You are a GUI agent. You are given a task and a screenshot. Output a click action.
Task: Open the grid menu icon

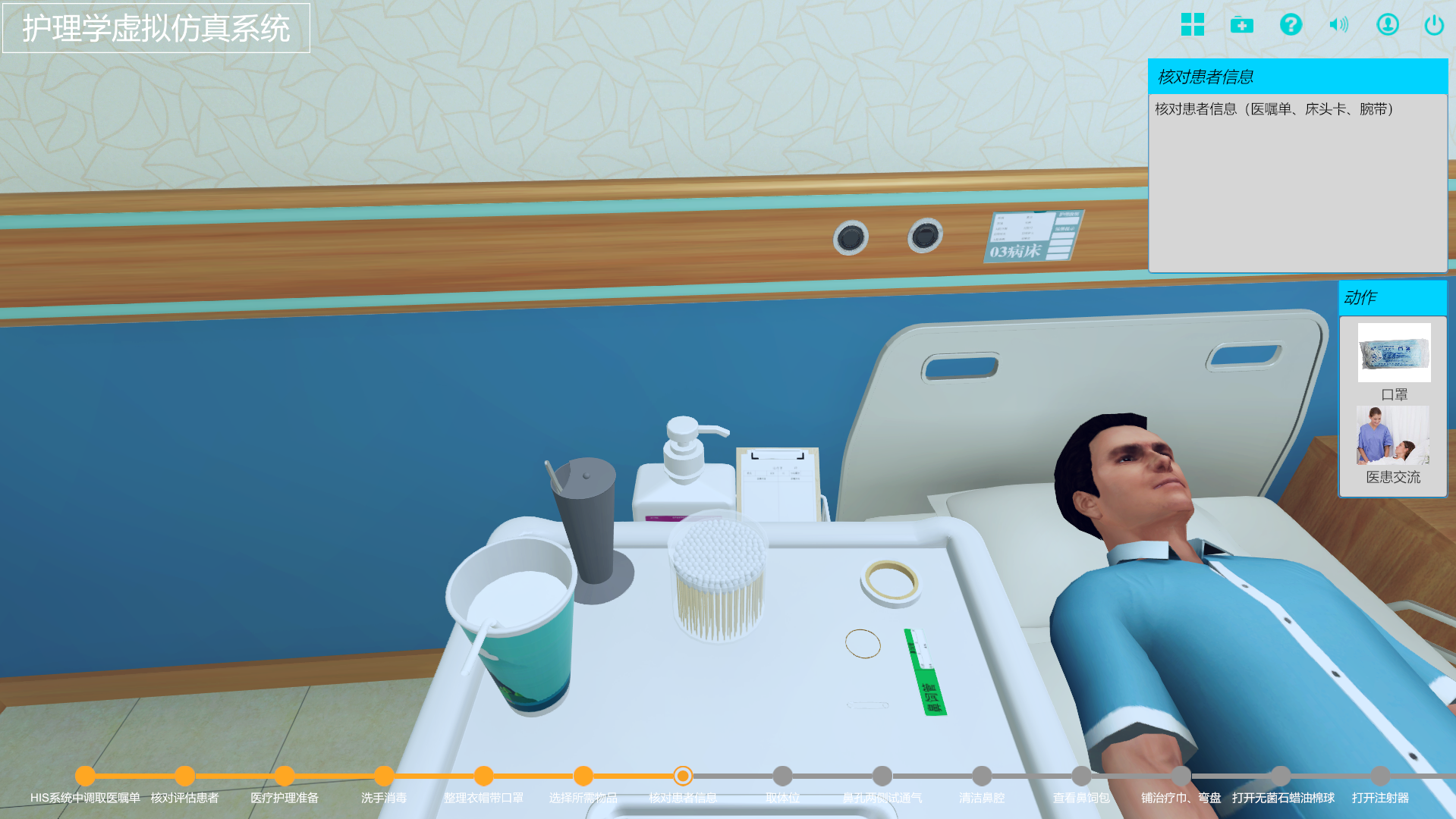pos(1192,25)
